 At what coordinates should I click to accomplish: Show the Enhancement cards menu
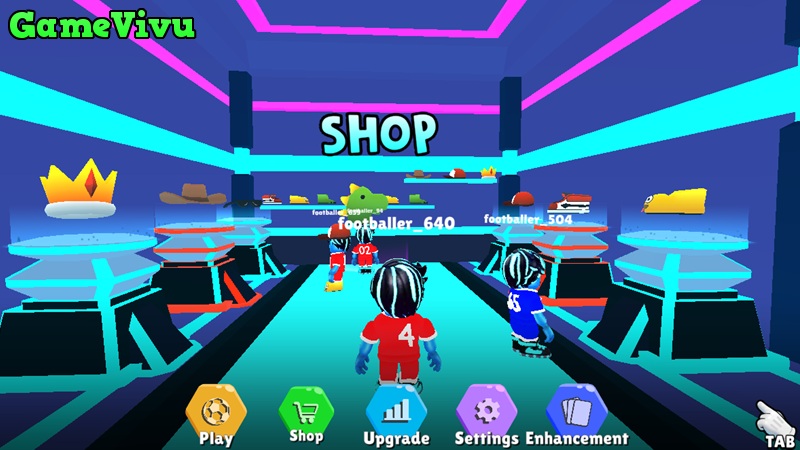577,411
